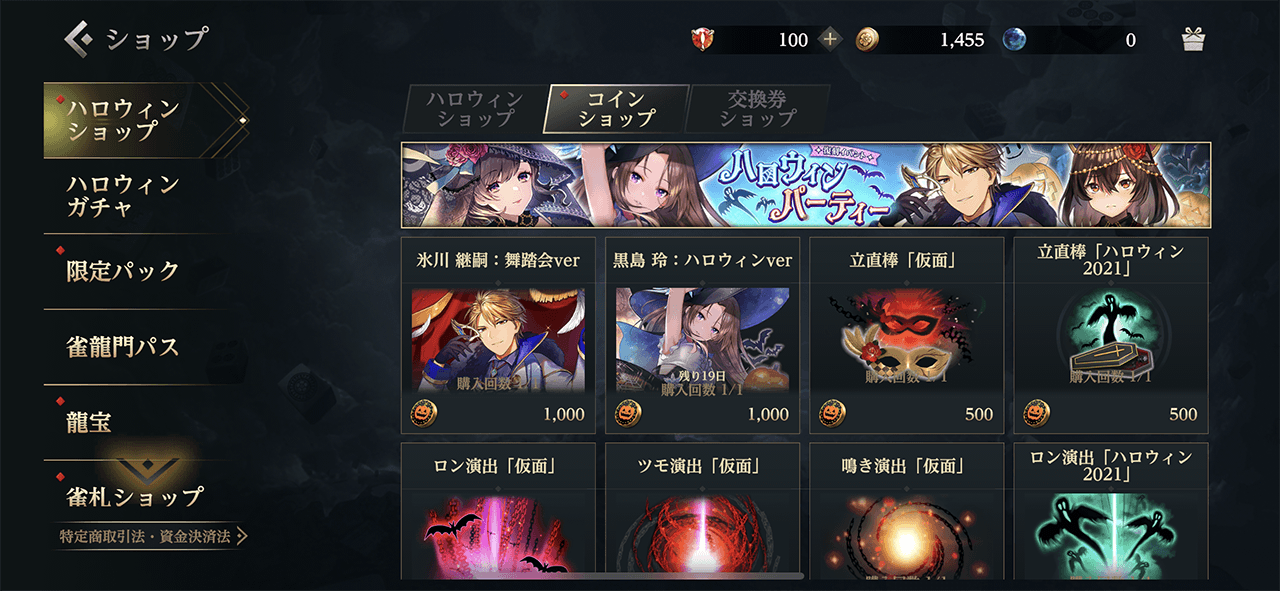Tap the plus button to add currency
Image resolution: width=1280 pixels, height=591 pixels.
tap(831, 40)
